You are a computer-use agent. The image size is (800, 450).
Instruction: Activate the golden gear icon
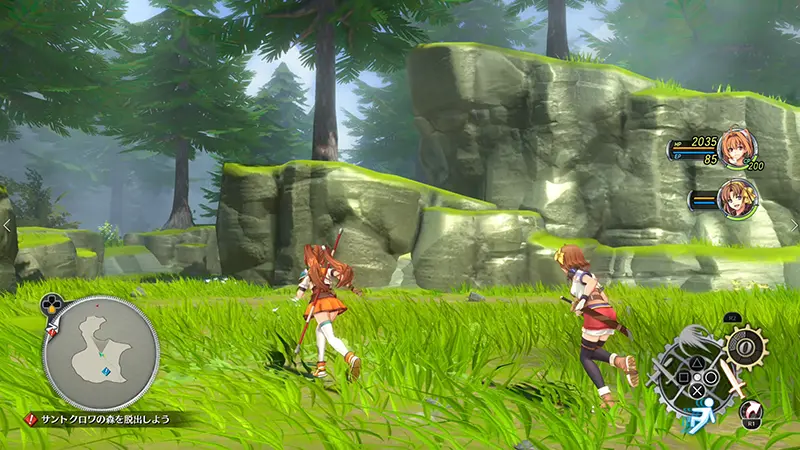pyautogui.click(x=745, y=347)
